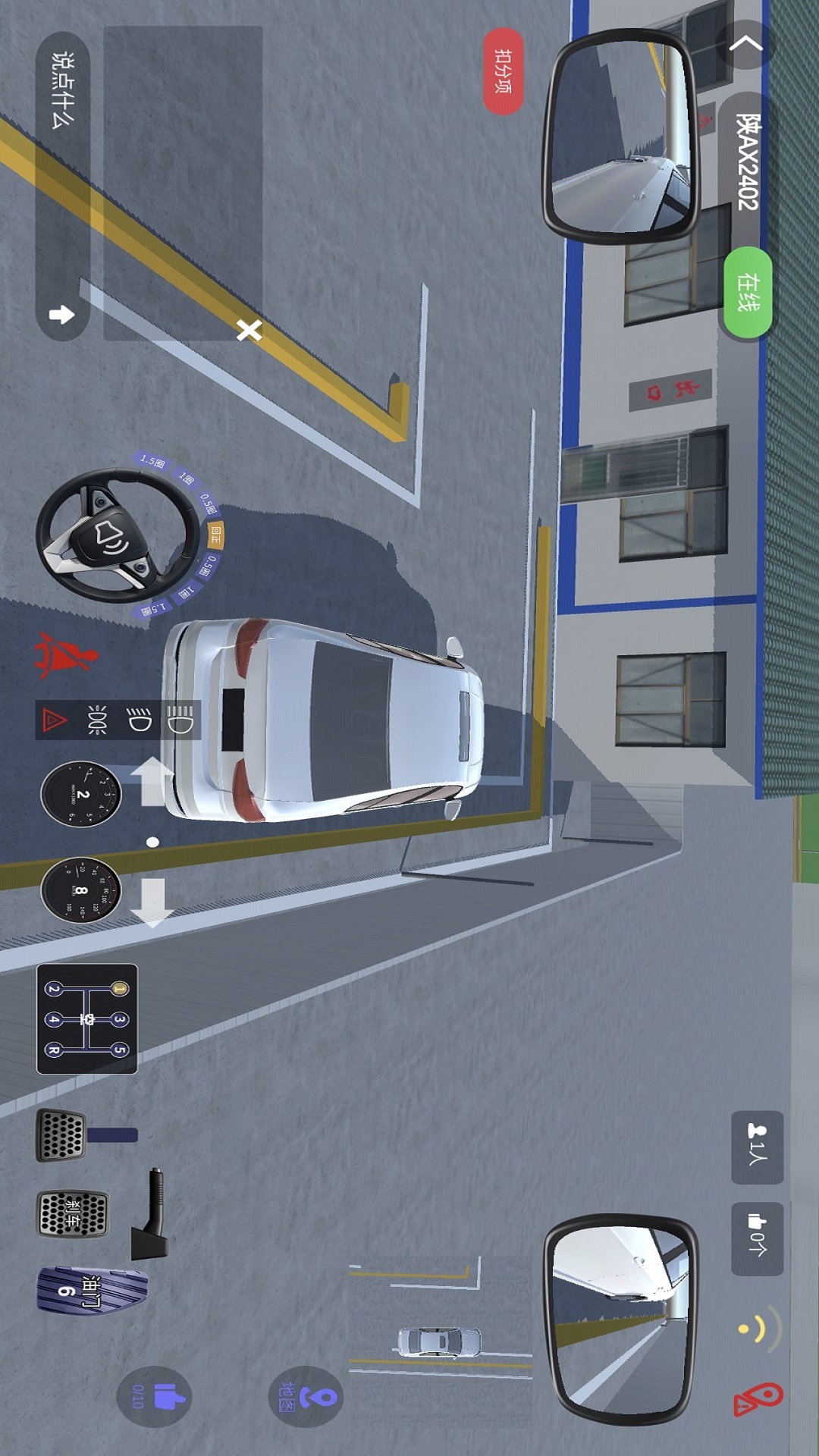
Task: View the 1人 online players list
Action: [x=757, y=1147]
